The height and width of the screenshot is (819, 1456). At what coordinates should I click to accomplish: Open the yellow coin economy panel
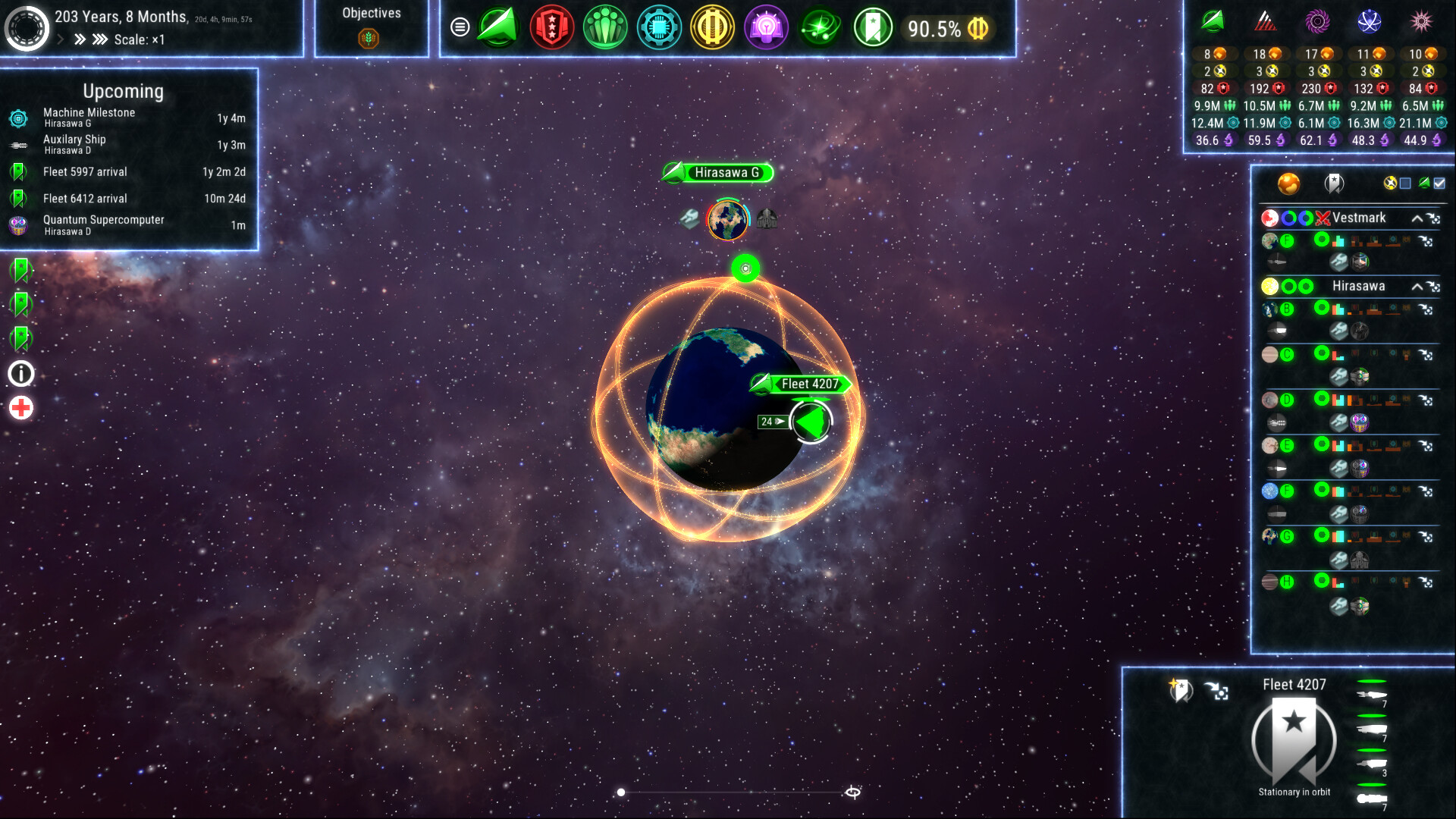click(x=712, y=27)
